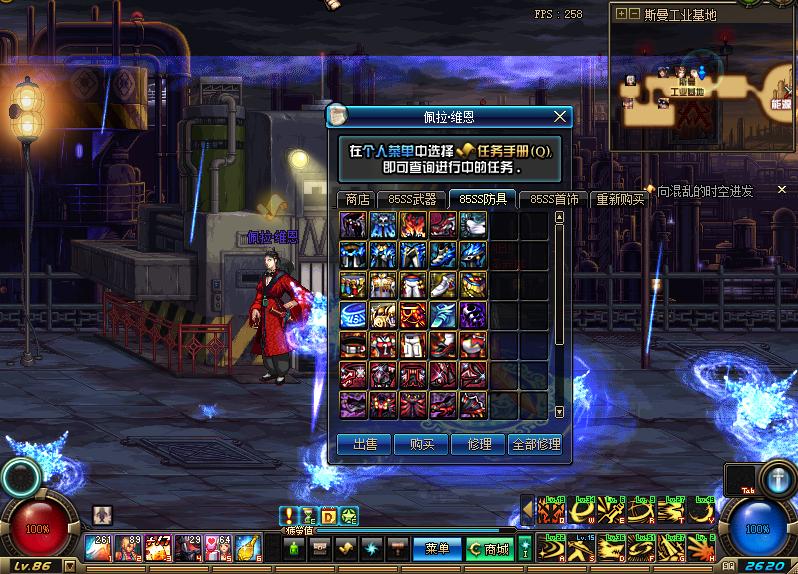Switch to the 商店 tab
This screenshot has width=798, height=574.
[x=357, y=199]
